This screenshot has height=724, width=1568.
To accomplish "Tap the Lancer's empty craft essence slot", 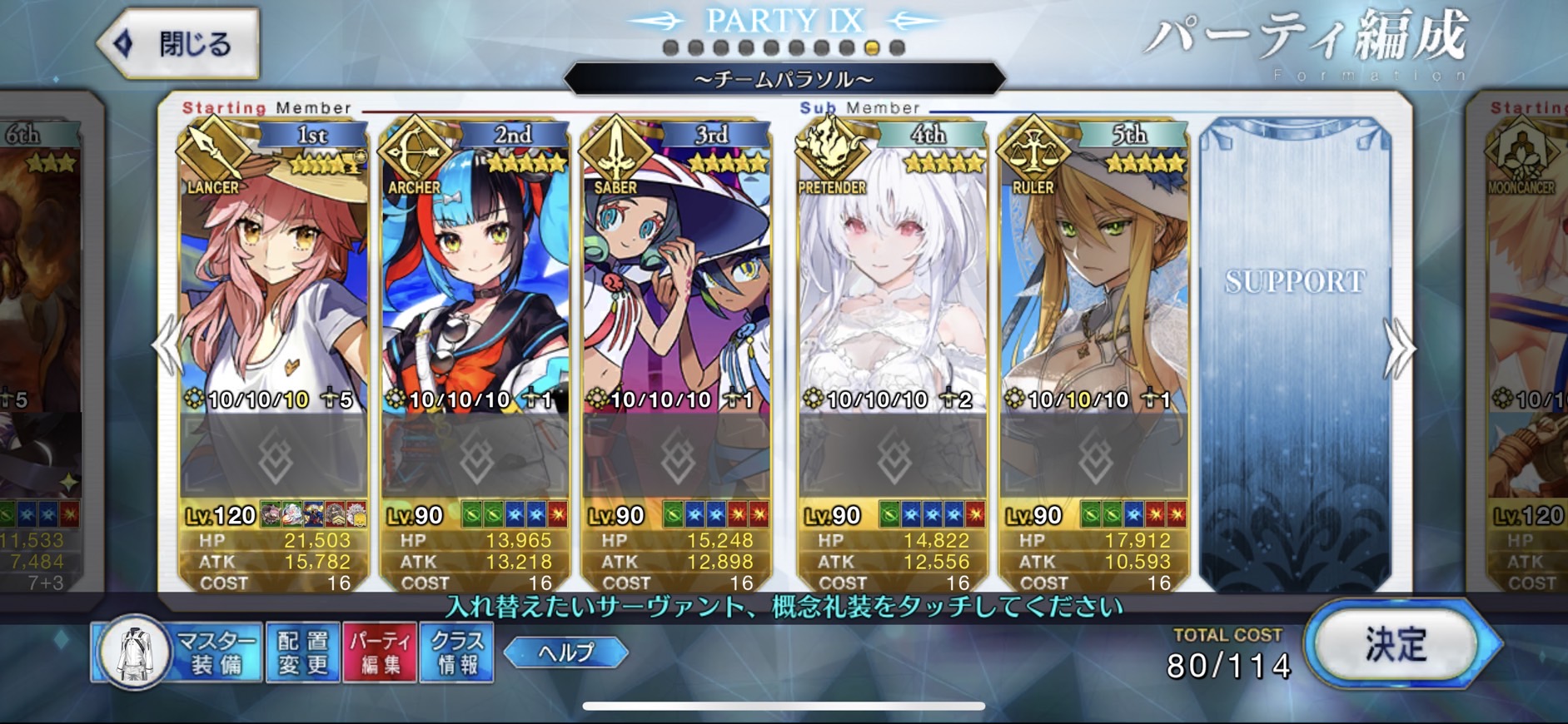I will 274,456.
